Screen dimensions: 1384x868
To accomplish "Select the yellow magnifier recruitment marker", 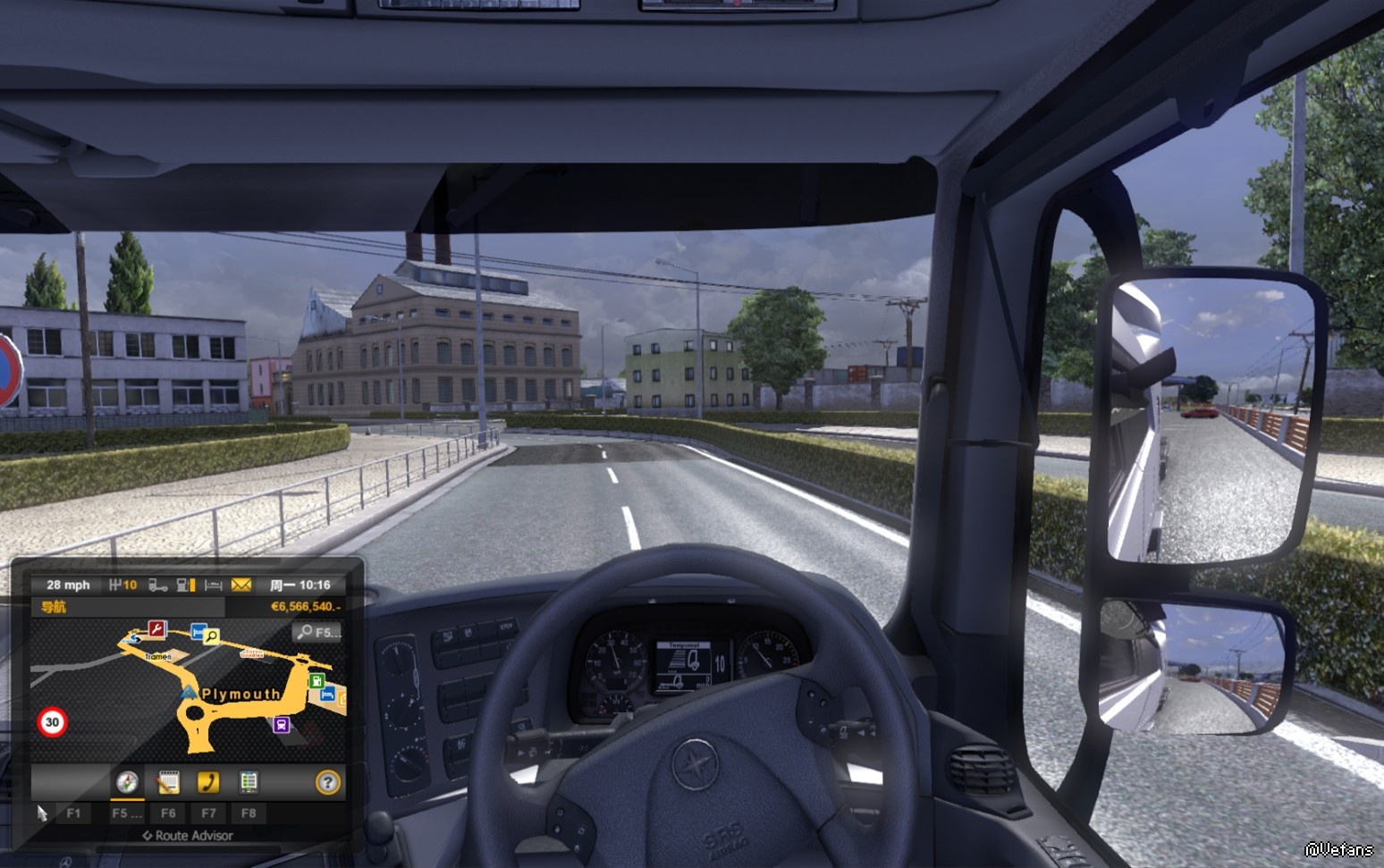I will (212, 636).
